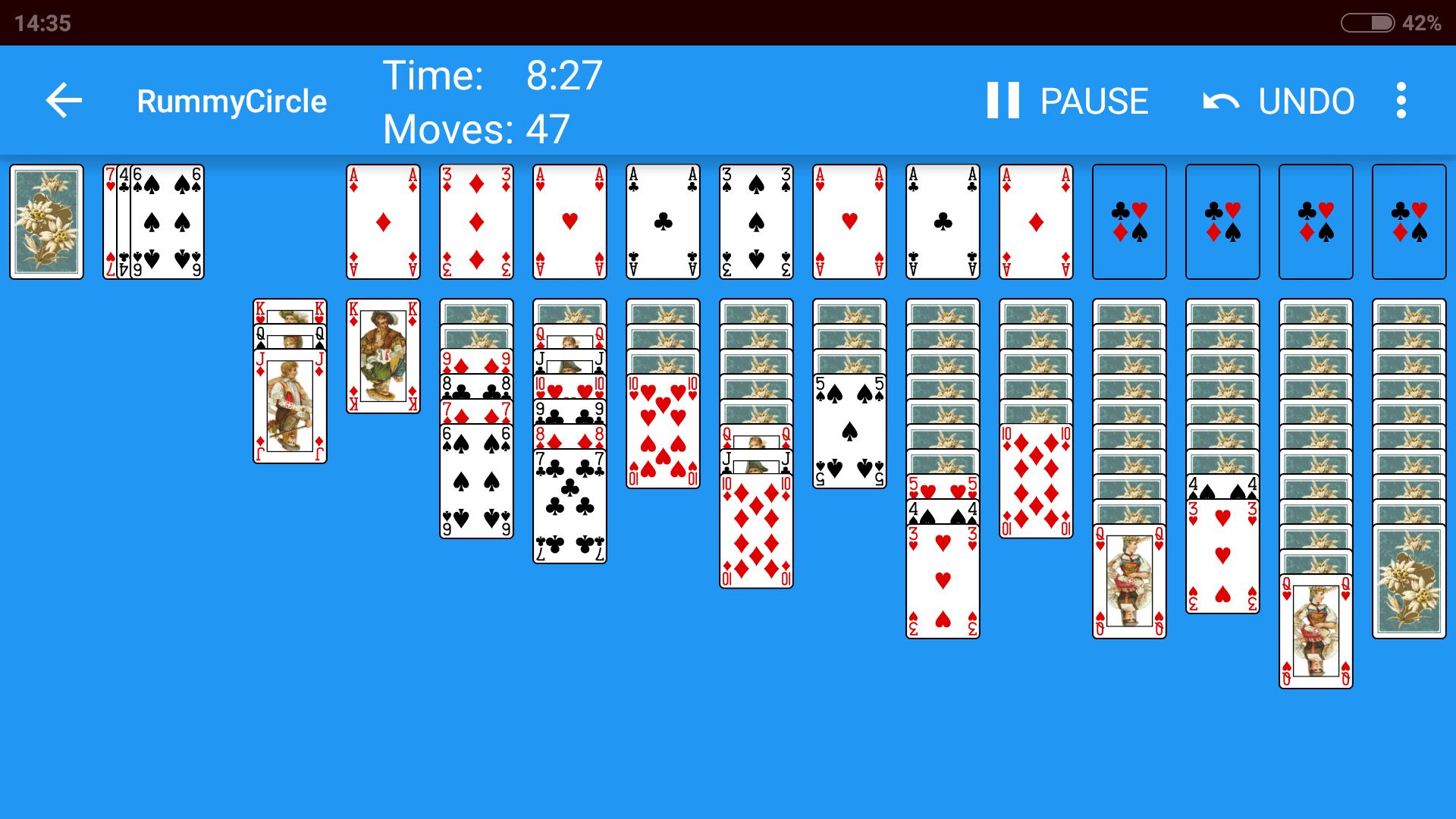Viewport: 1456px width, 819px height.
Task: Click the rightmost empty foundation cell
Action: click(x=1409, y=221)
